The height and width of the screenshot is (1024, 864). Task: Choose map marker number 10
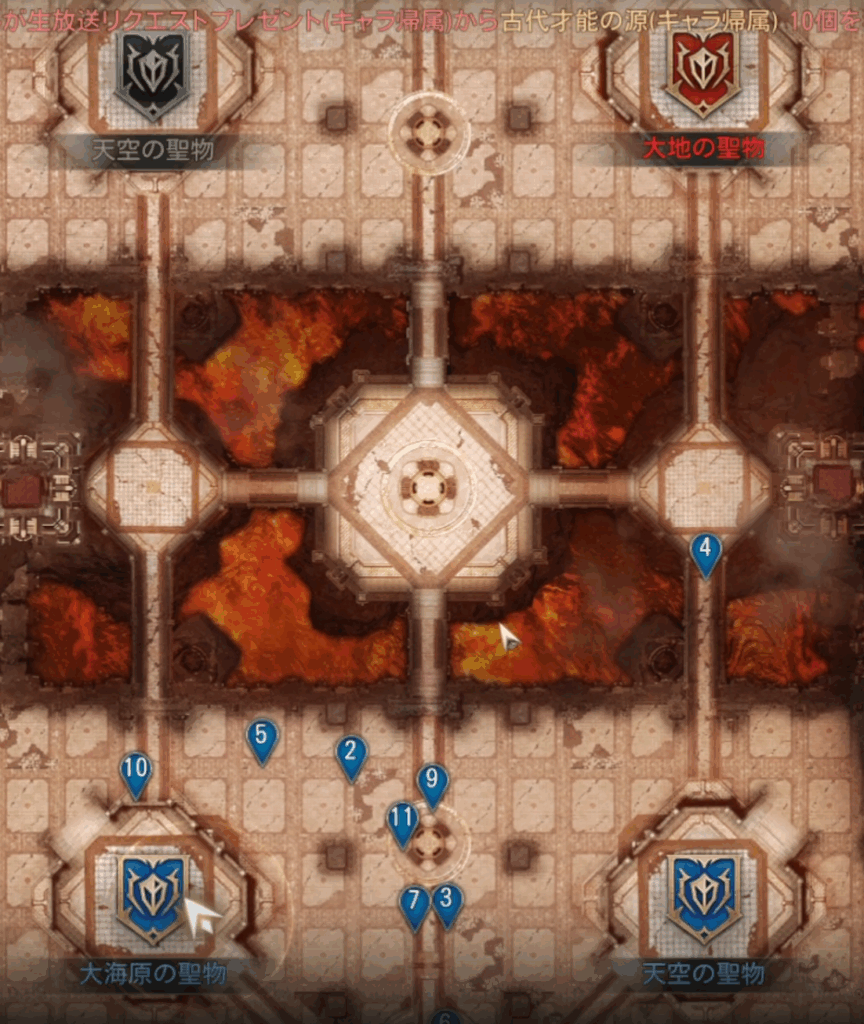coord(135,772)
